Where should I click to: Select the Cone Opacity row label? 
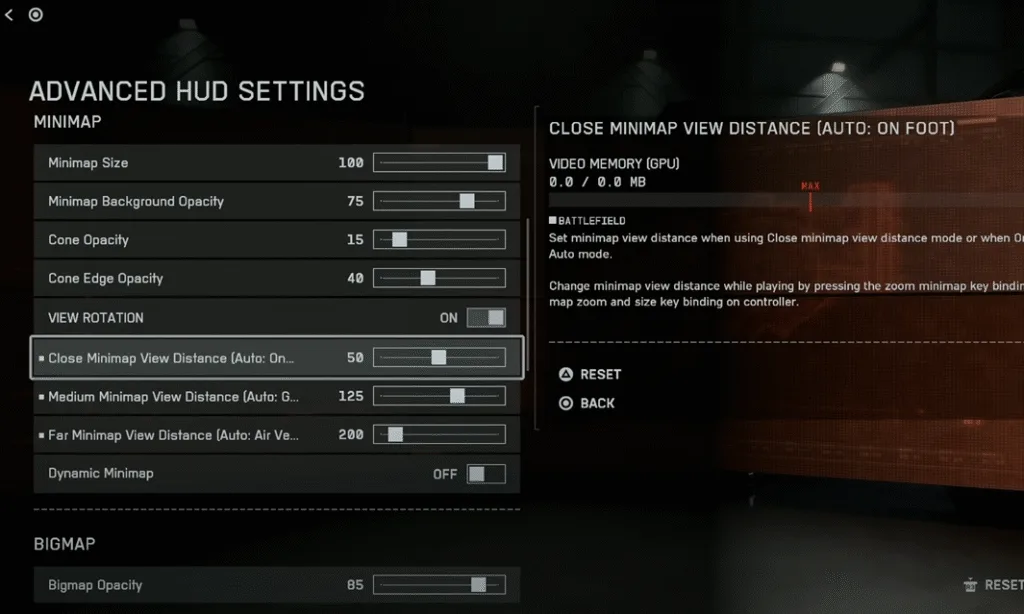(89, 240)
